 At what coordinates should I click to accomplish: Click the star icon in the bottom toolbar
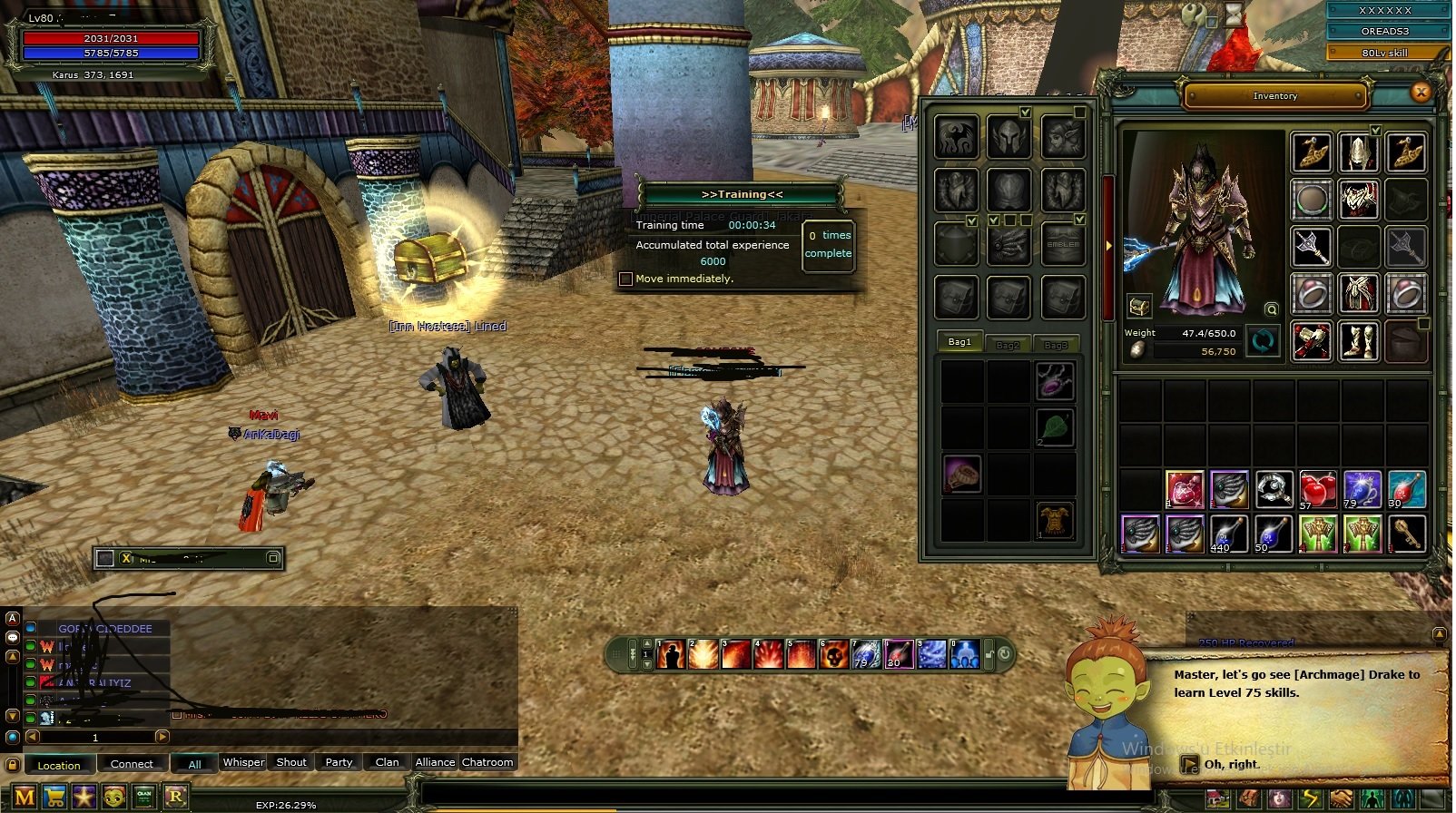coord(84,797)
